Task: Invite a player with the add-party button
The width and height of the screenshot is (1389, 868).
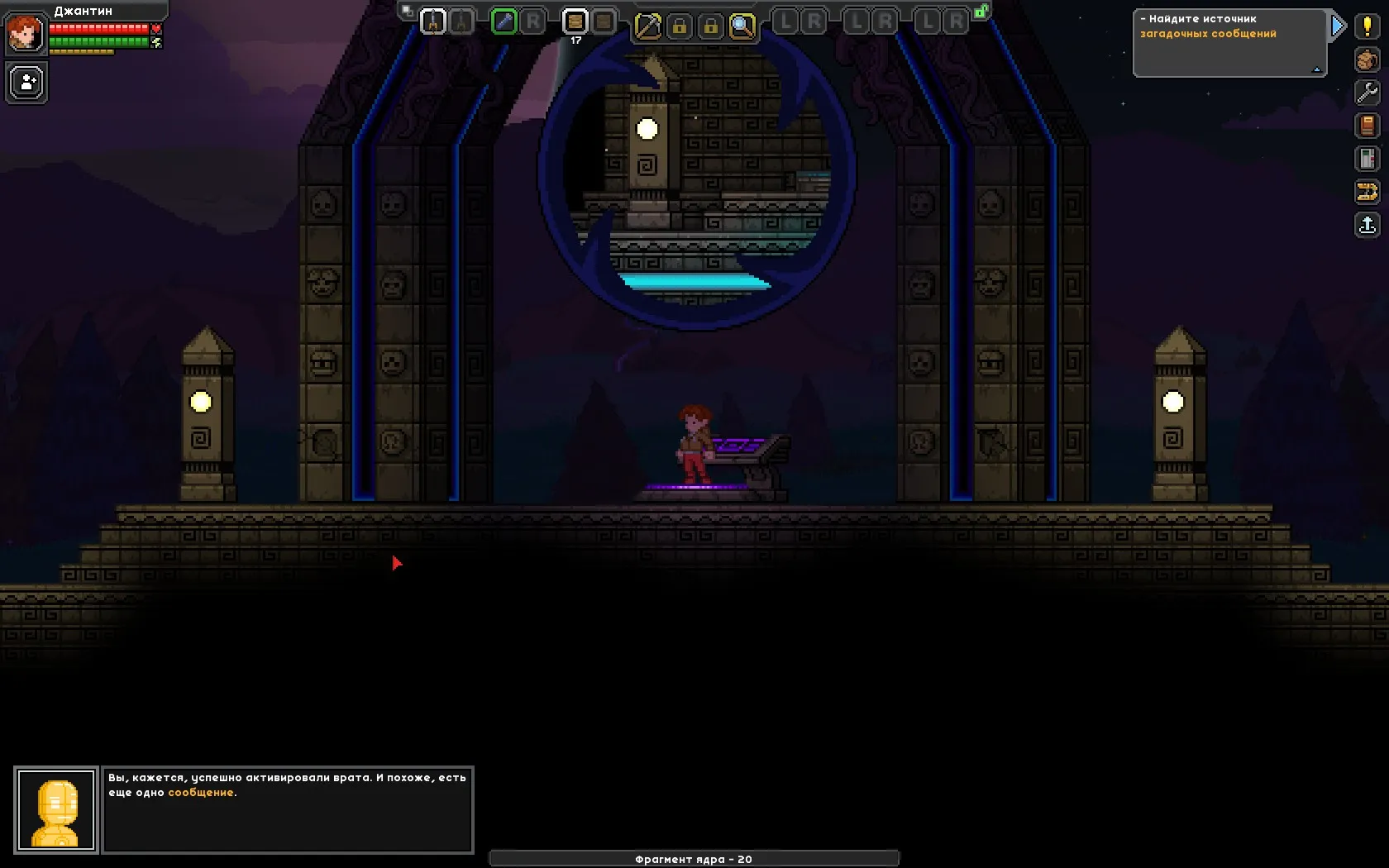Action: coord(26,83)
